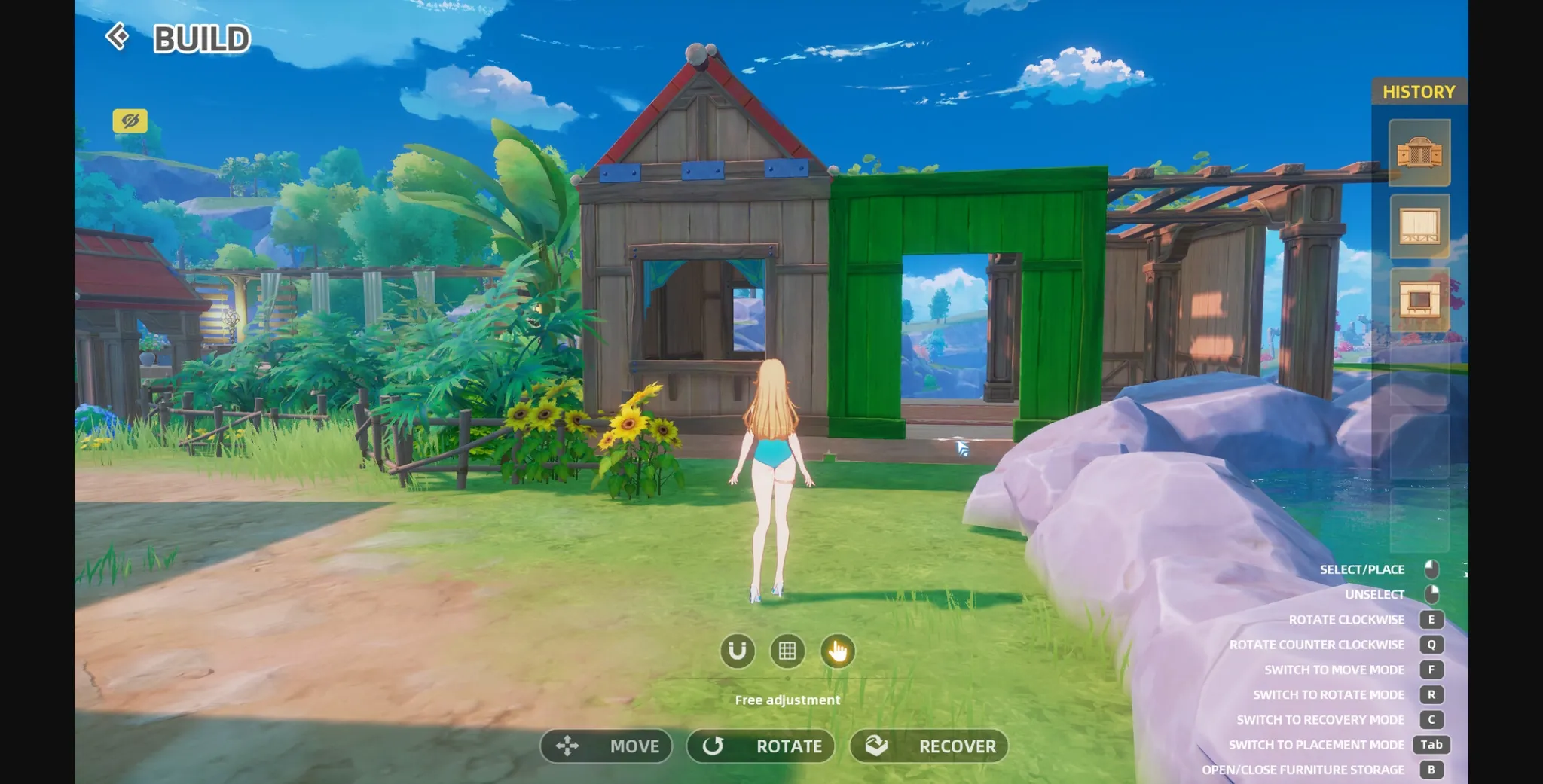Viewport: 1543px width, 784px height.
Task: Click the right mouse icon beside UNSELECT
Action: 1431,594
